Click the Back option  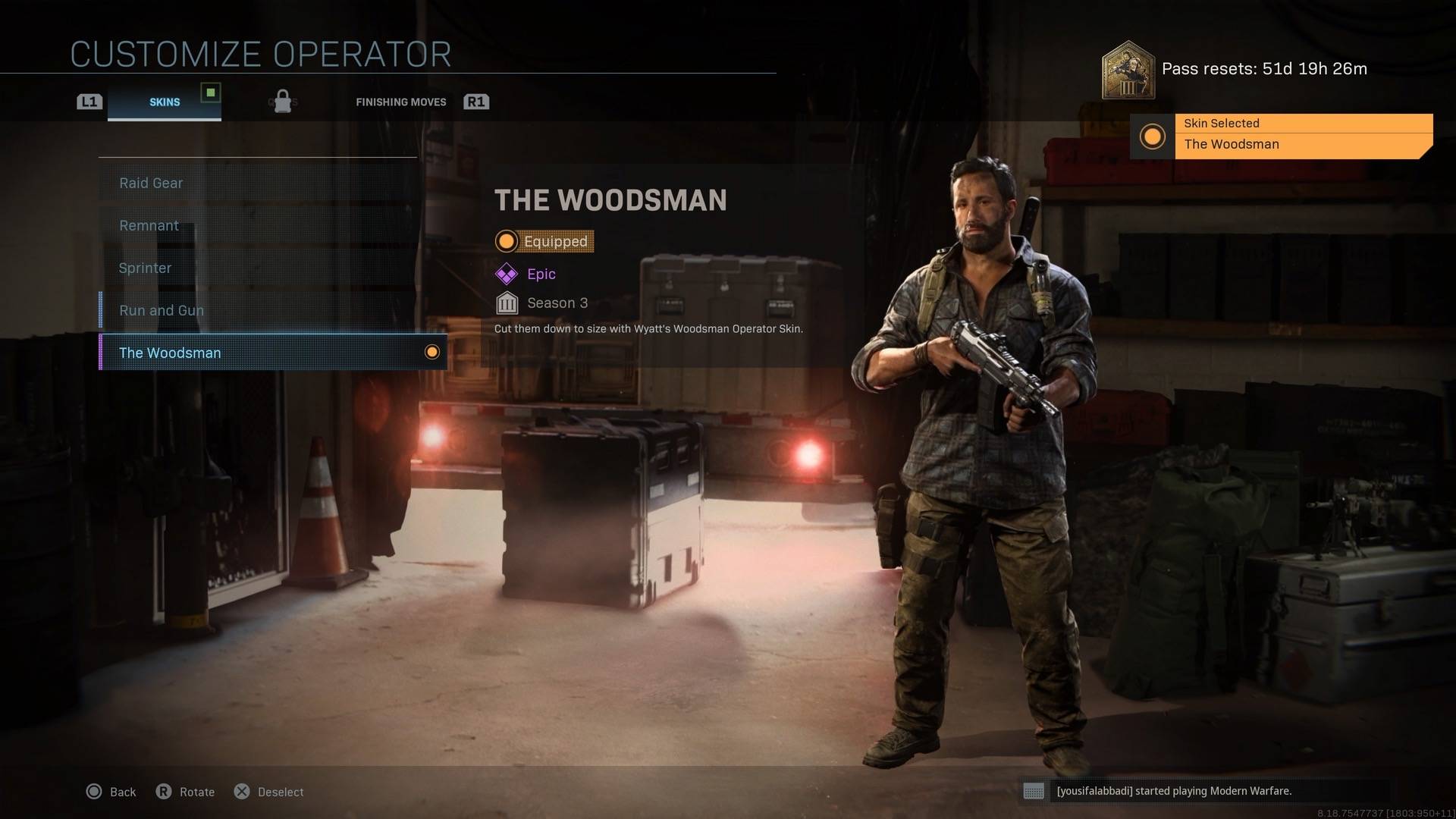tap(111, 792)
